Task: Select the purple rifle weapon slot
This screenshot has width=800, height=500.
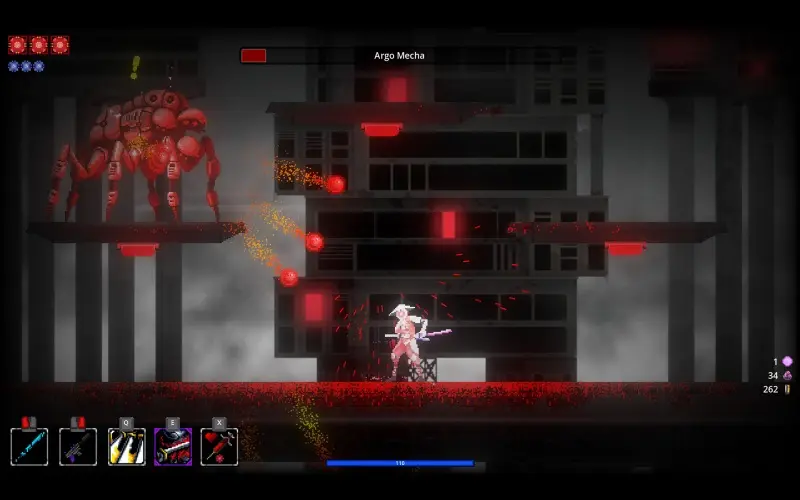Action: (x=78, y=446)
